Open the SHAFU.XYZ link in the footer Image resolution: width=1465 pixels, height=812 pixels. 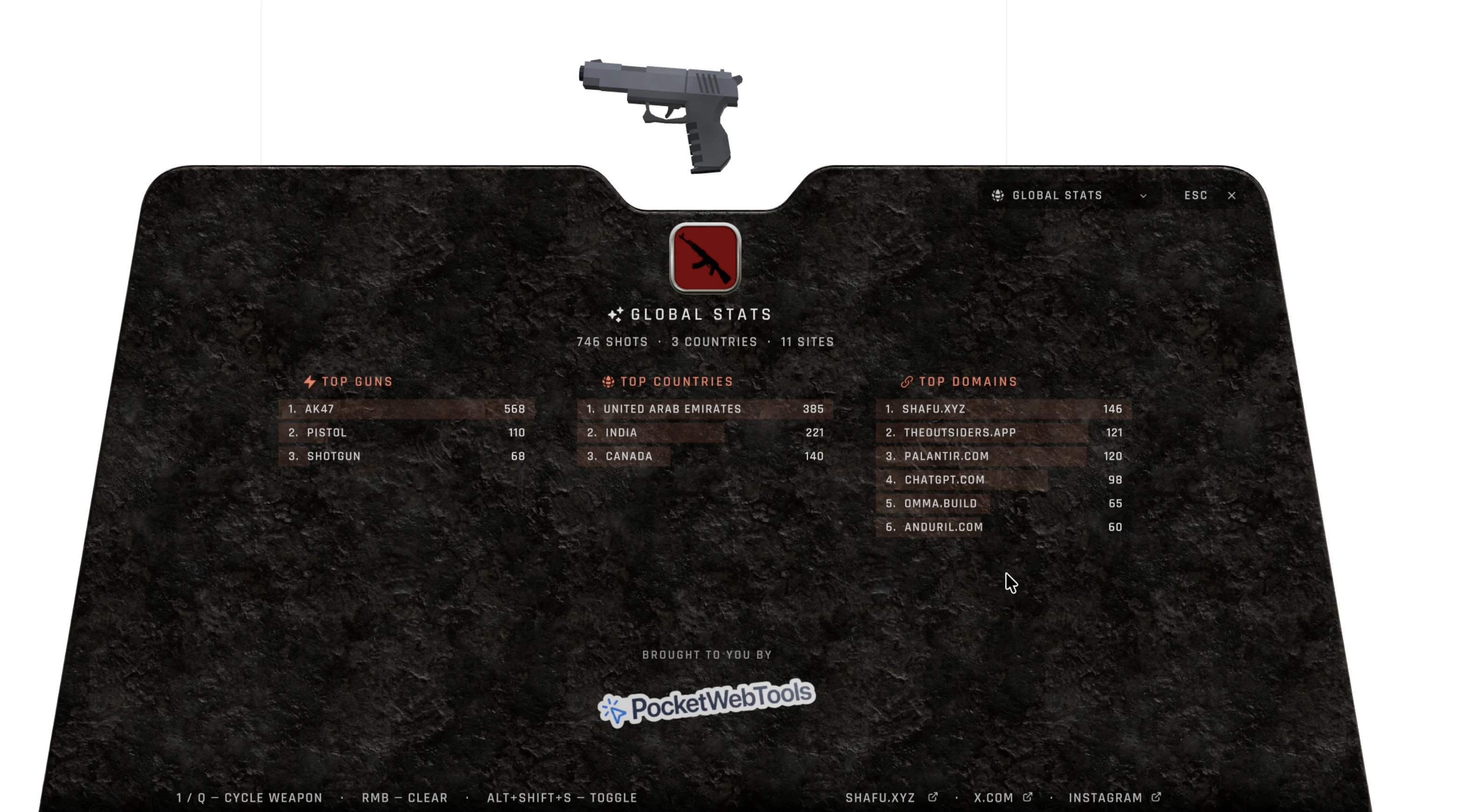[x=881, y=797]
